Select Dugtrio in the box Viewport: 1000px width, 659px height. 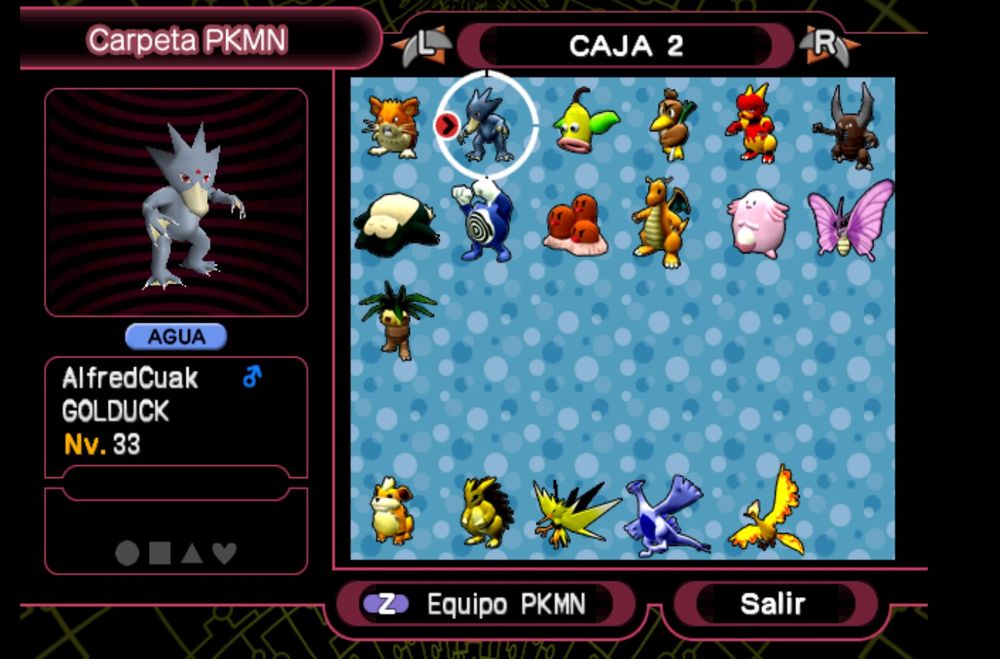coord(576,224)
